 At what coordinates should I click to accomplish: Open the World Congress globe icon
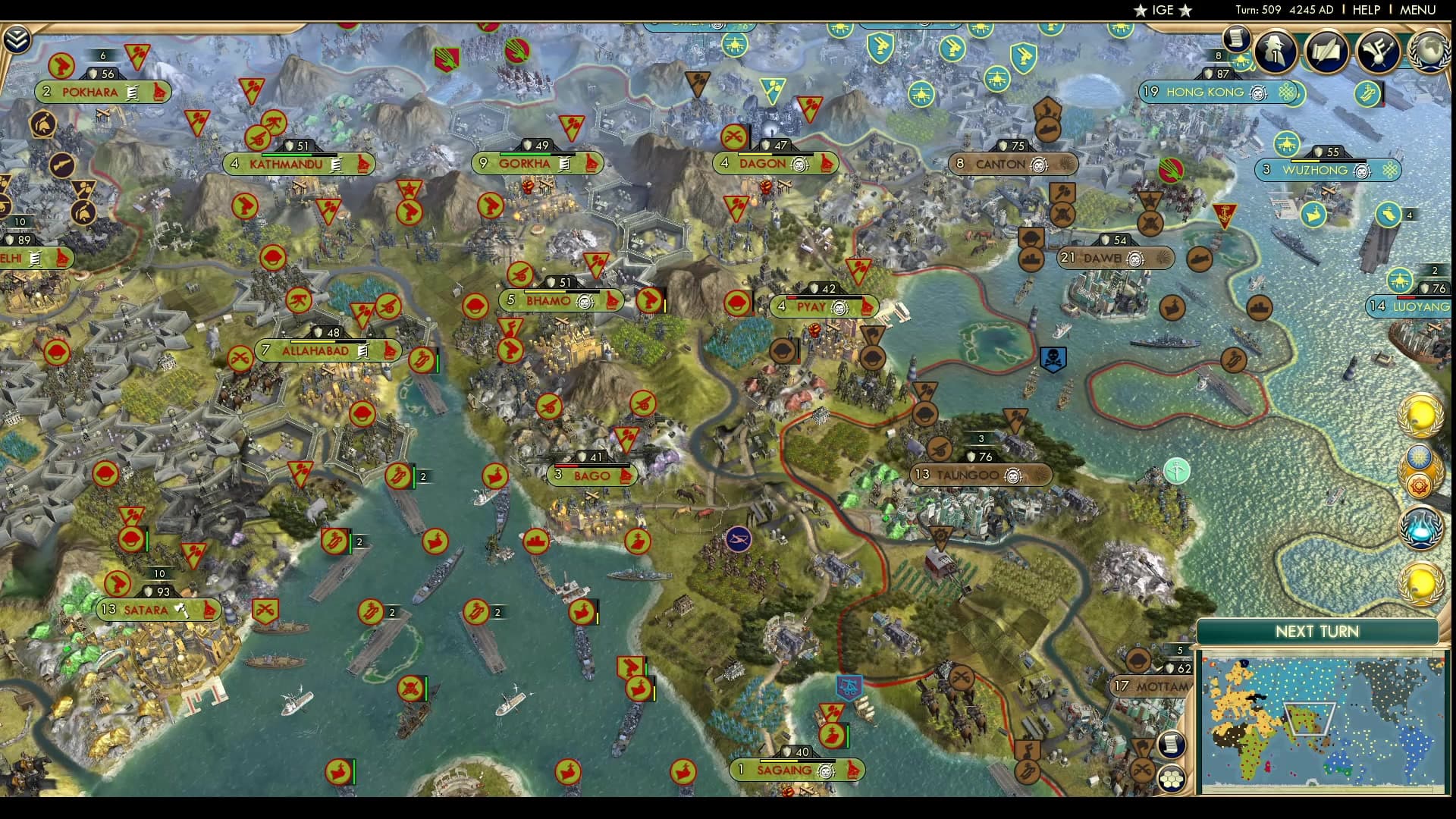1431,53
